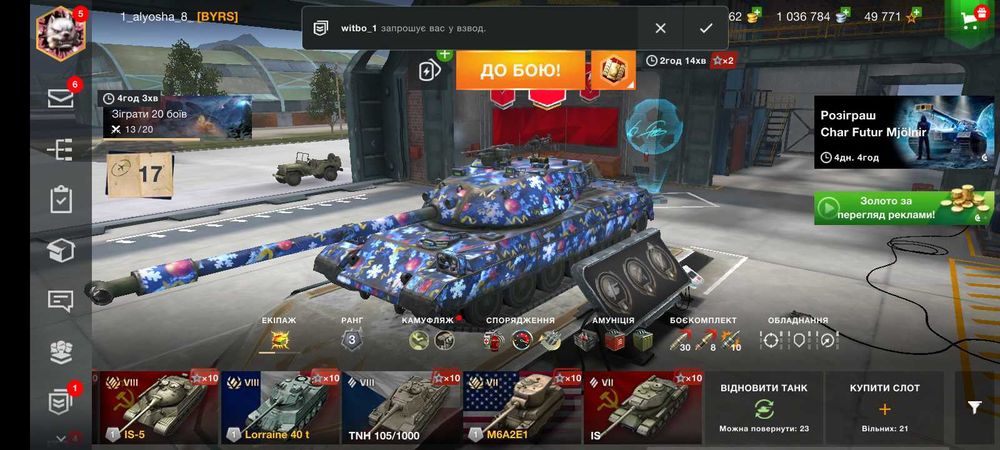Screen dimensions: 1000x450
Task: Open the missions clipboard icon
Action: pos(61,200)
